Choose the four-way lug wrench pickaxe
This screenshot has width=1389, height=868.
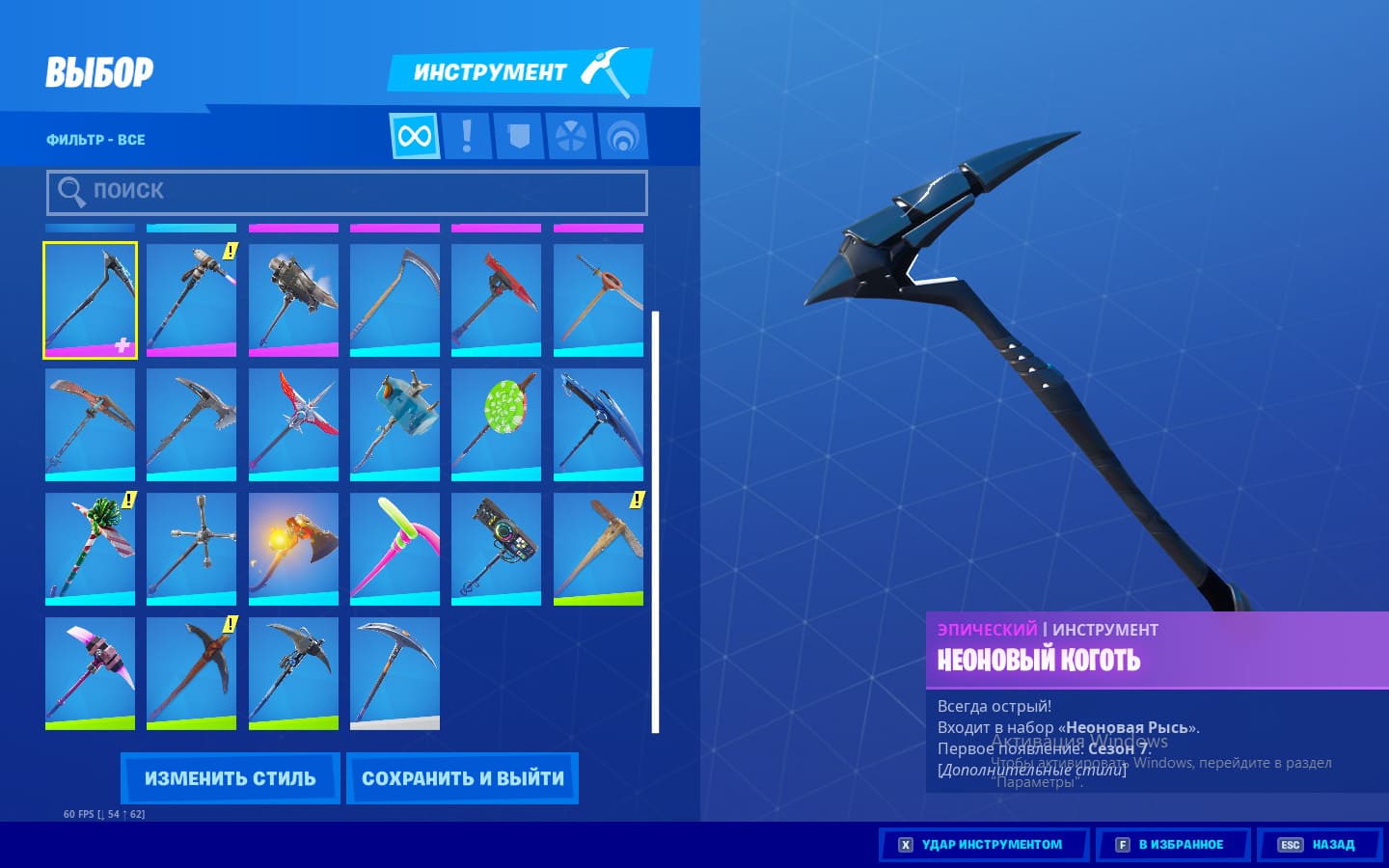(191, 549)
